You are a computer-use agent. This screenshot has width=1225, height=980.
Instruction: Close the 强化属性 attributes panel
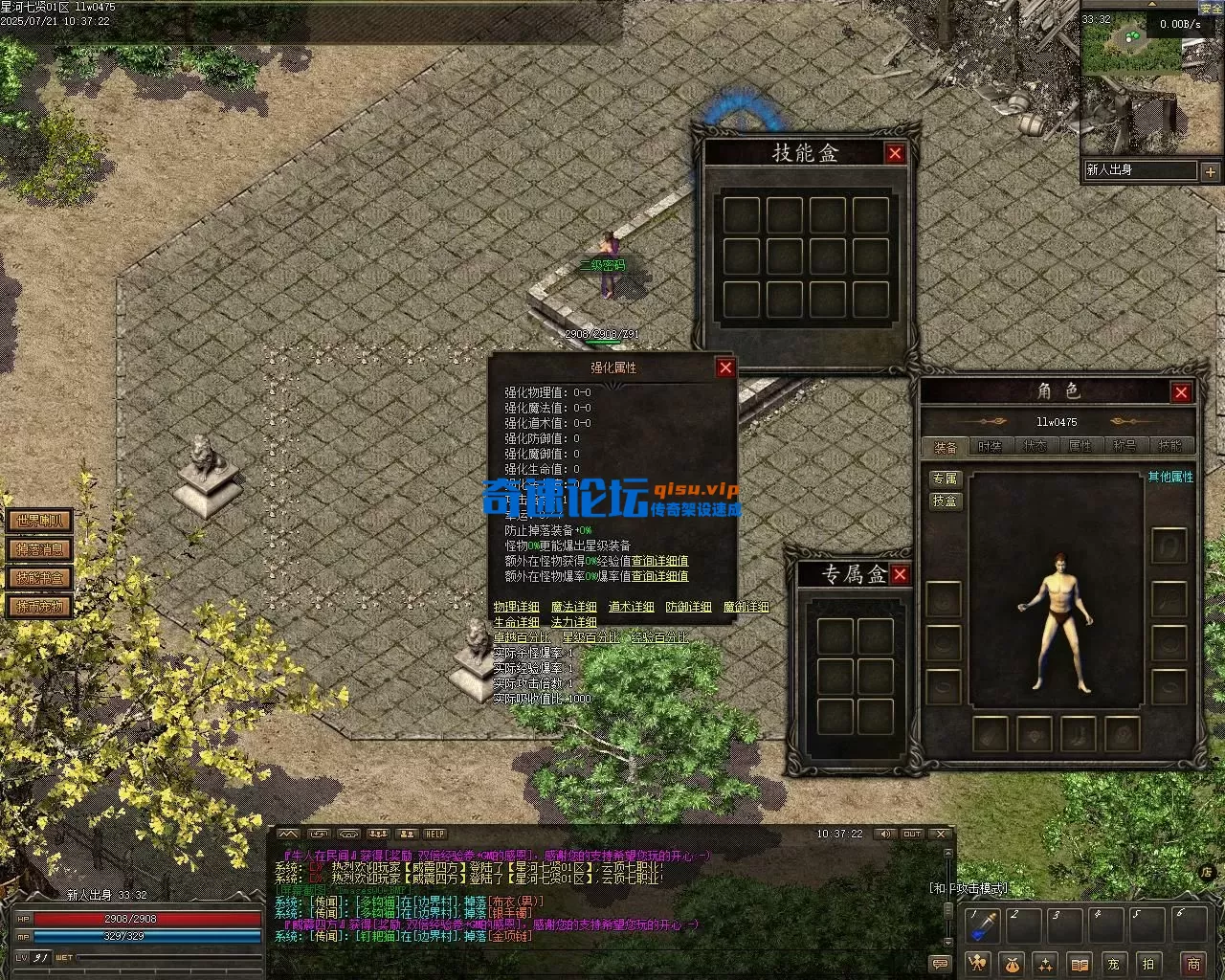pos(725,367)
